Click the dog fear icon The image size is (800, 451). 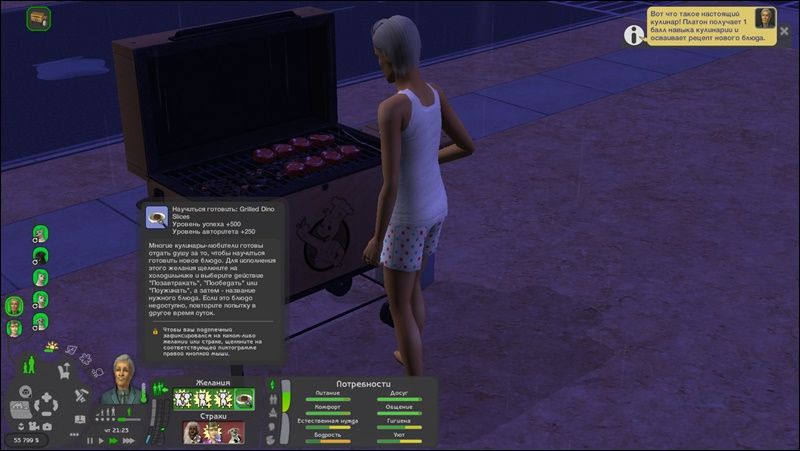click(x=235, y=434)
